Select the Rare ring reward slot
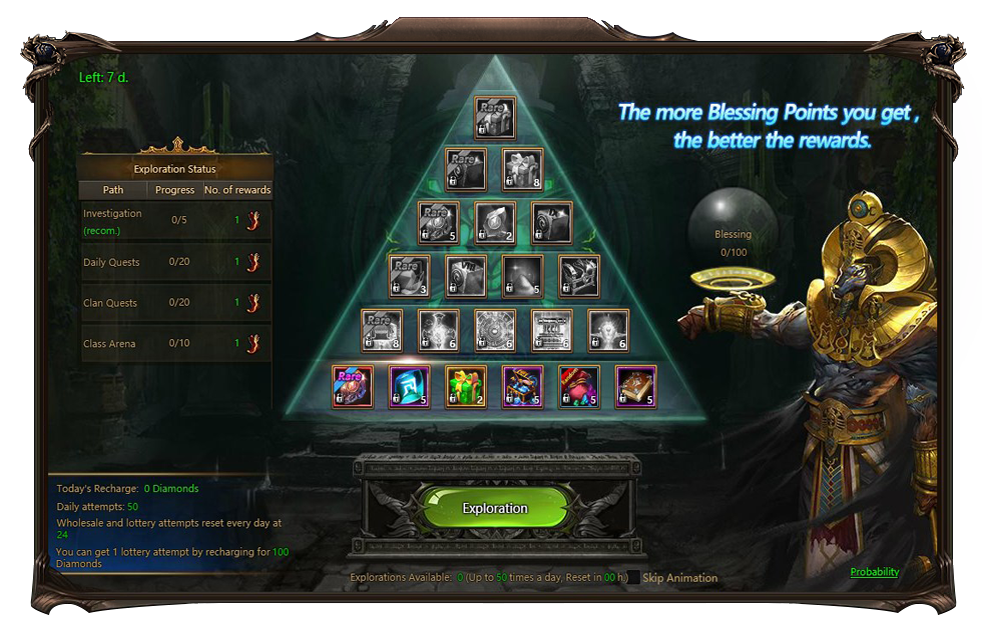The image size is (982, 631). tap(352, 387)
